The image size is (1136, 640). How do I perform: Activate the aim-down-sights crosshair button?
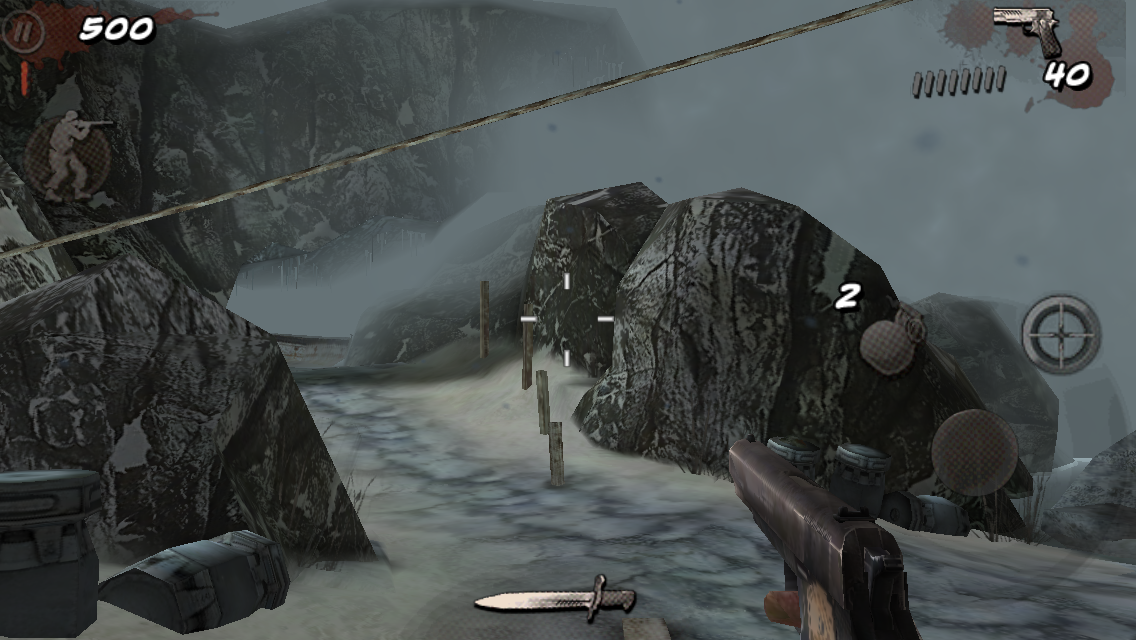[x=1061, y=334]
